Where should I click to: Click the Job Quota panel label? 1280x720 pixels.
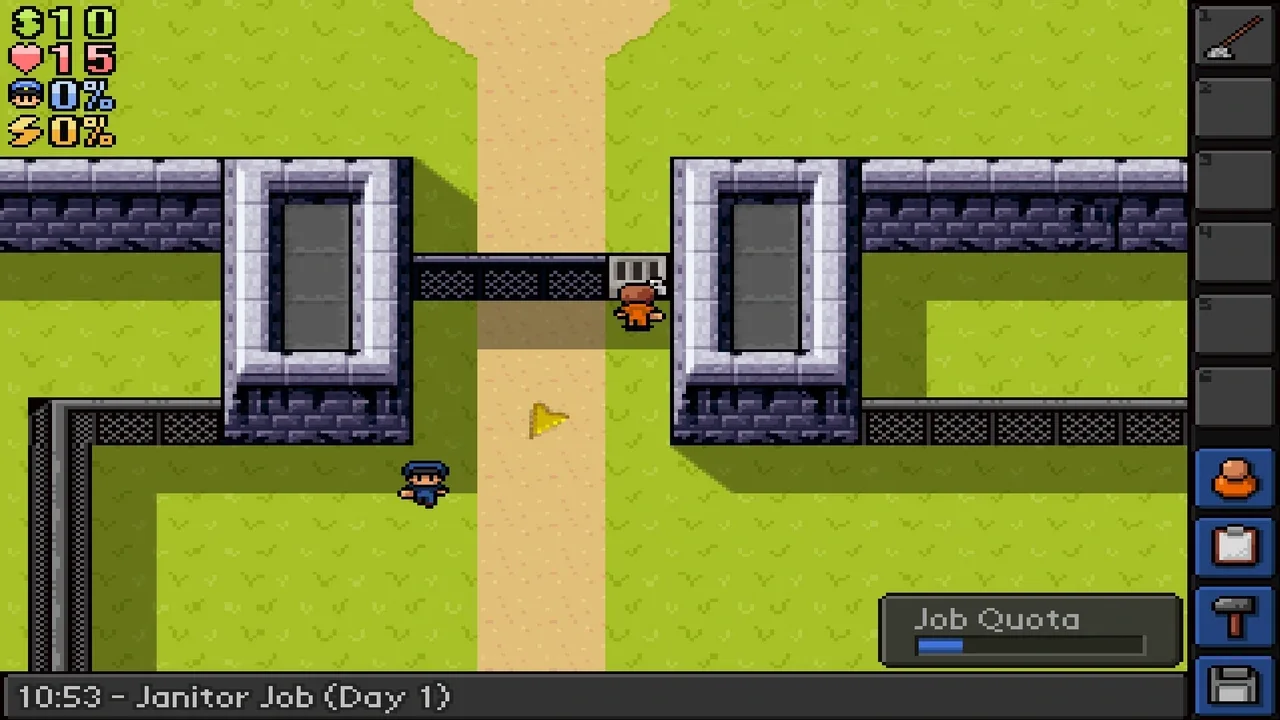click(x=997, y=620)
